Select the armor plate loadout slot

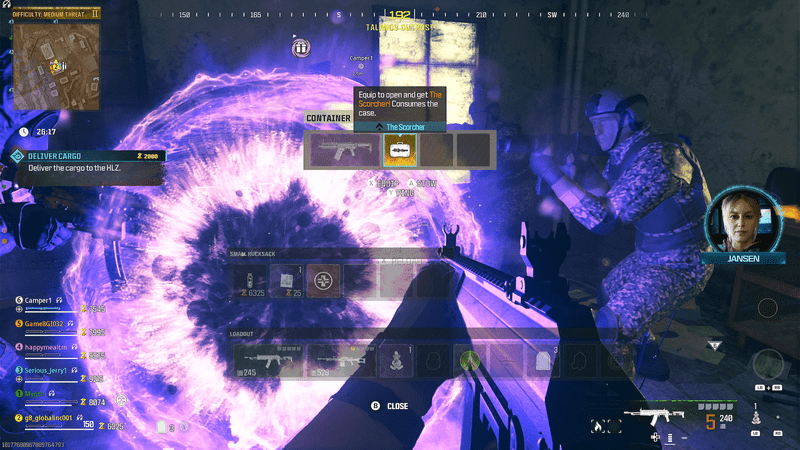[x=539, y=360]
